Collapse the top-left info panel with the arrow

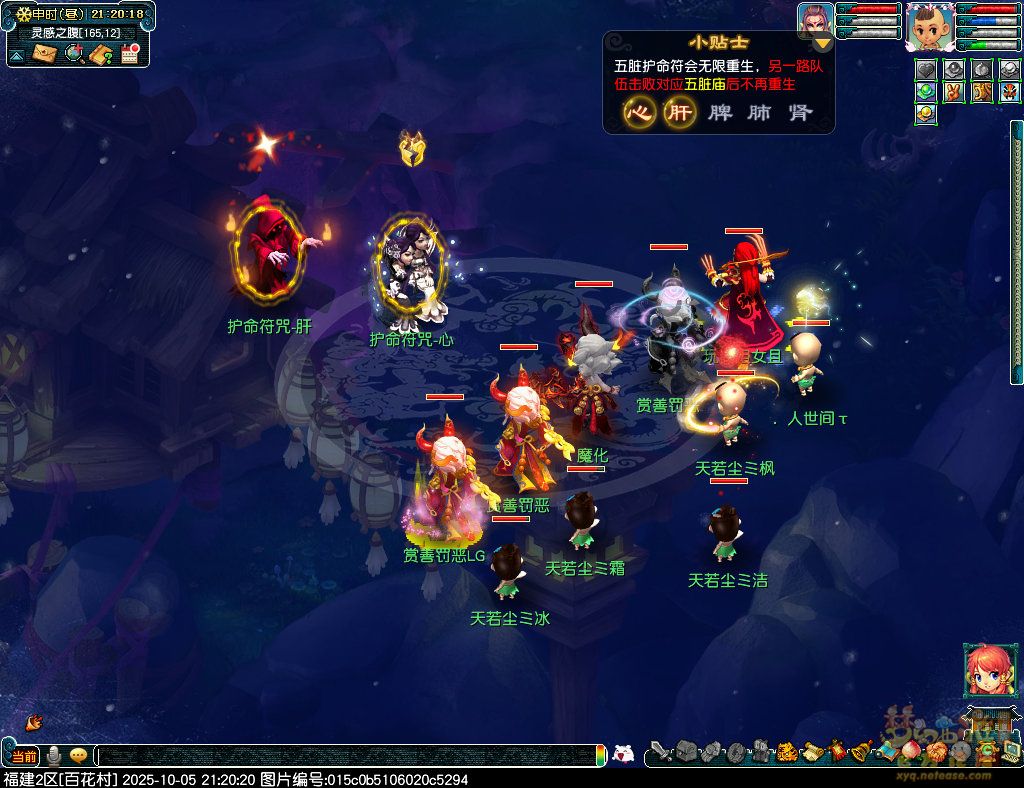pos(17,55)
